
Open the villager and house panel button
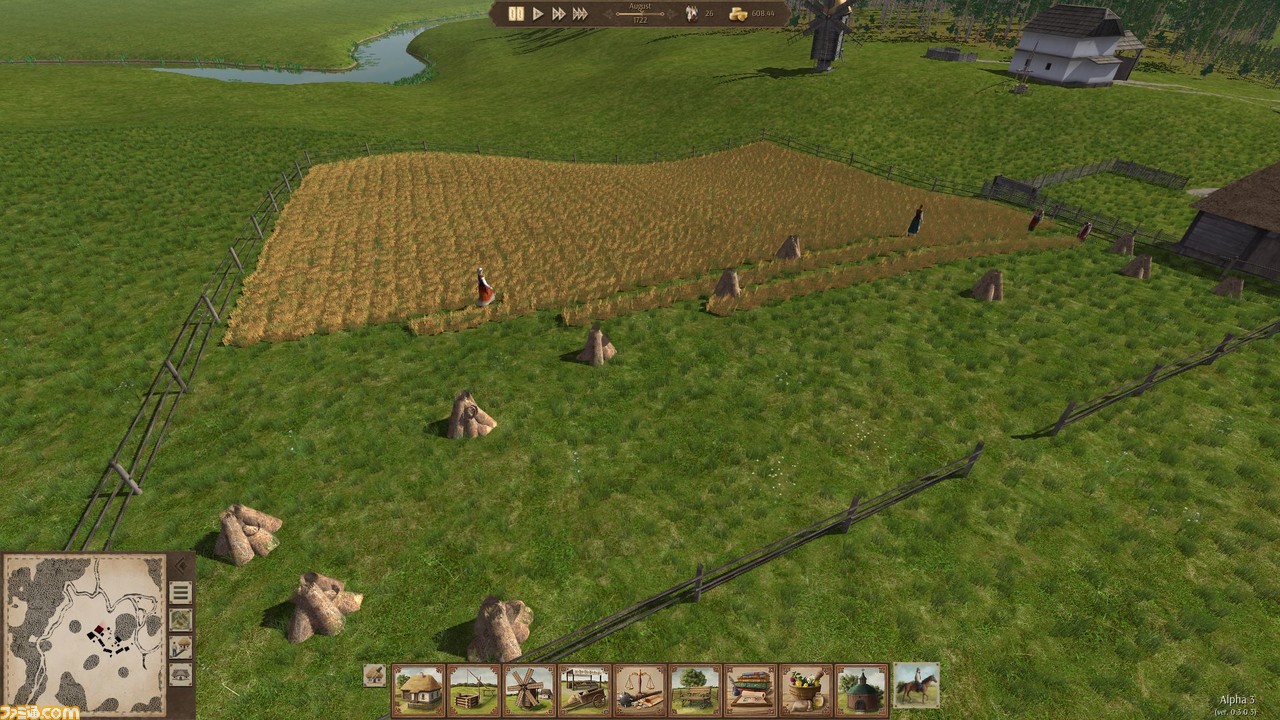coord(180,647)
